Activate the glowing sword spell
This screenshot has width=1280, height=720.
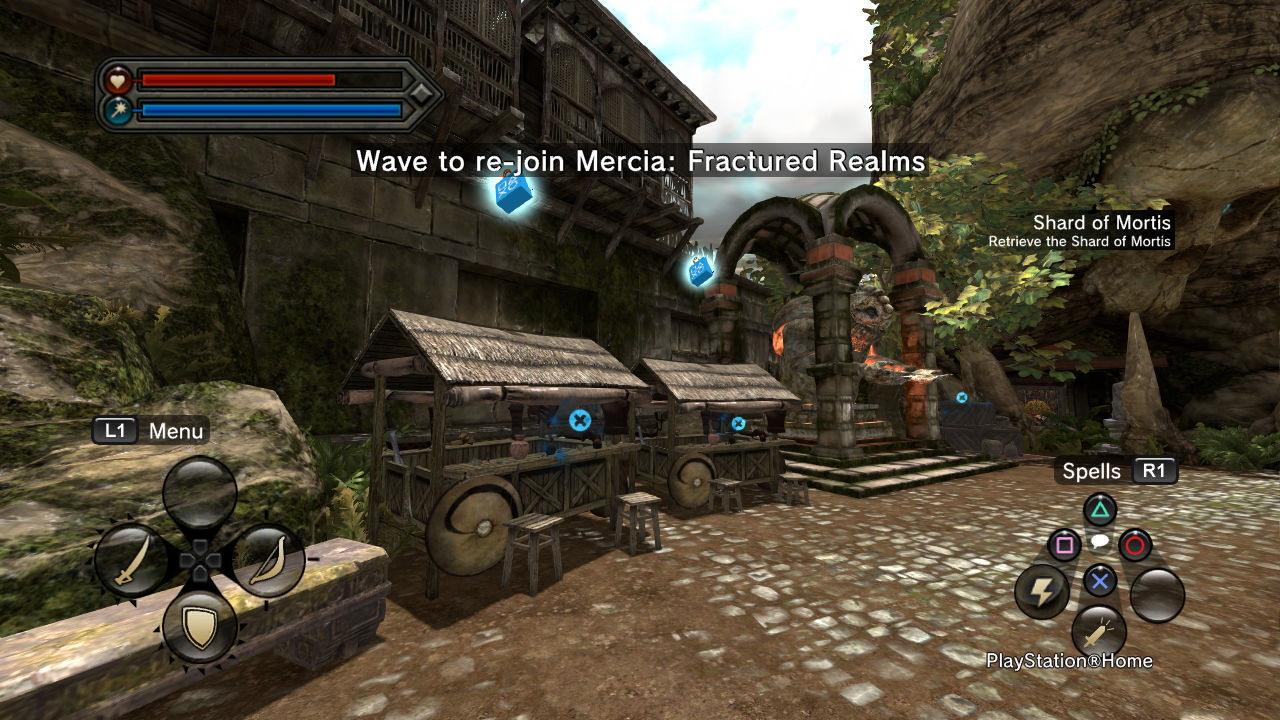(1099, 633)
